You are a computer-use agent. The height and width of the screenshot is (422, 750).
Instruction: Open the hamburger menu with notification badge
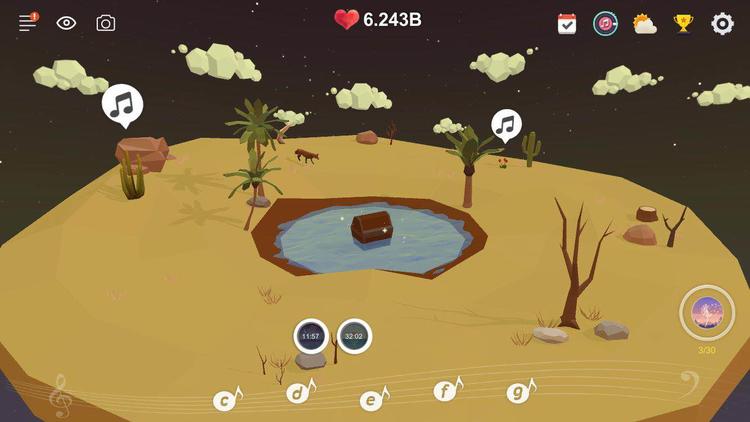(28, 22)
